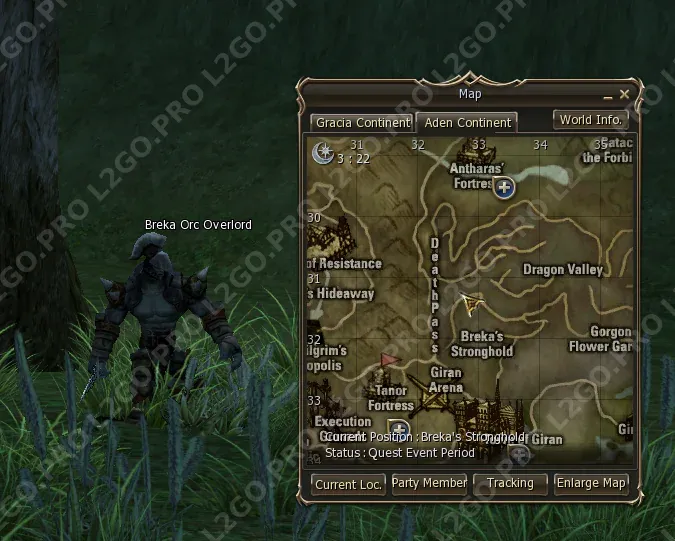Close the Map window
Screen dimensions: 675x541
click(624, 94)
